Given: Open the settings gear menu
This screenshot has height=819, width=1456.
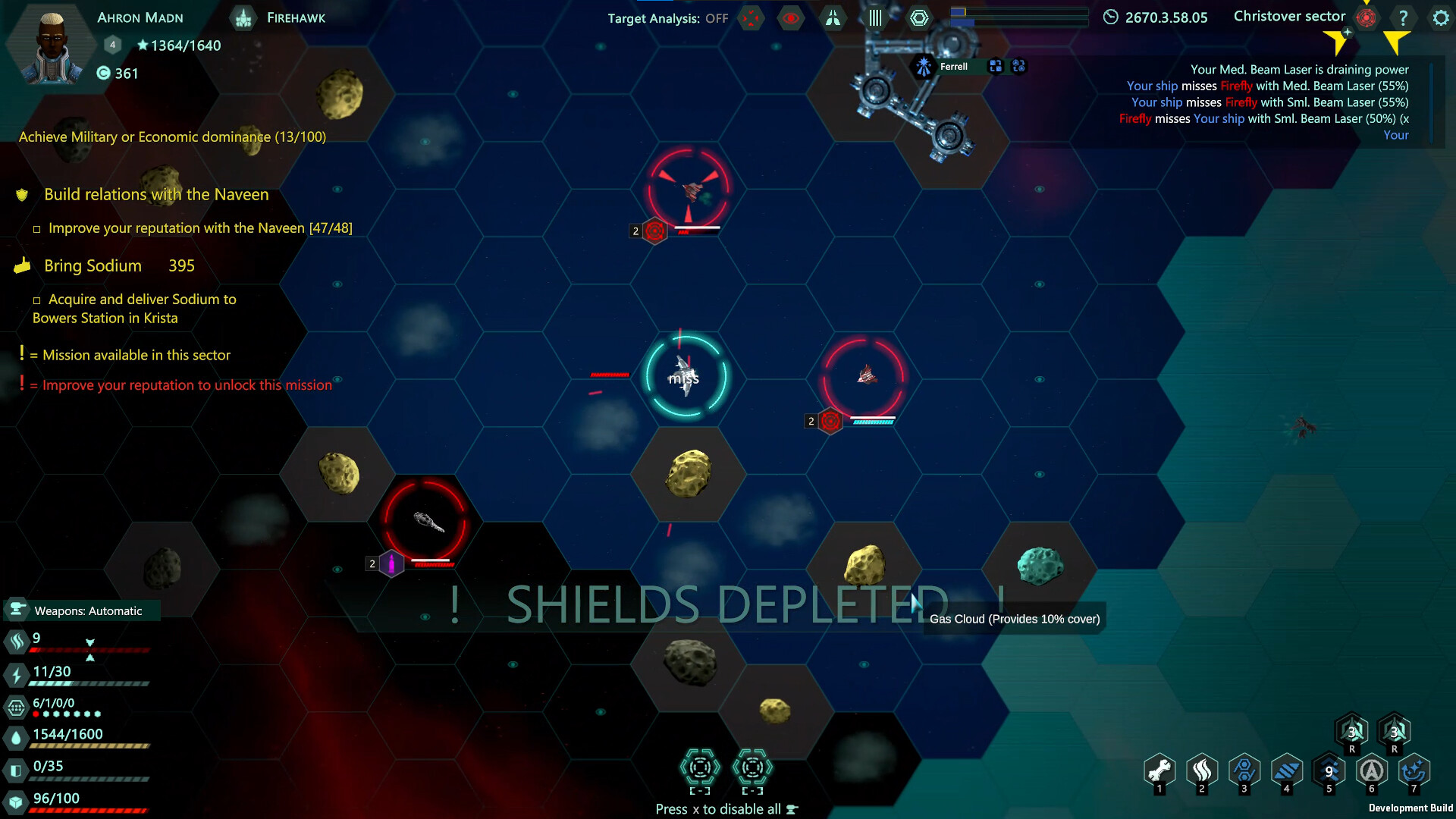Looking at the screenshot, I should point(1440,17).
